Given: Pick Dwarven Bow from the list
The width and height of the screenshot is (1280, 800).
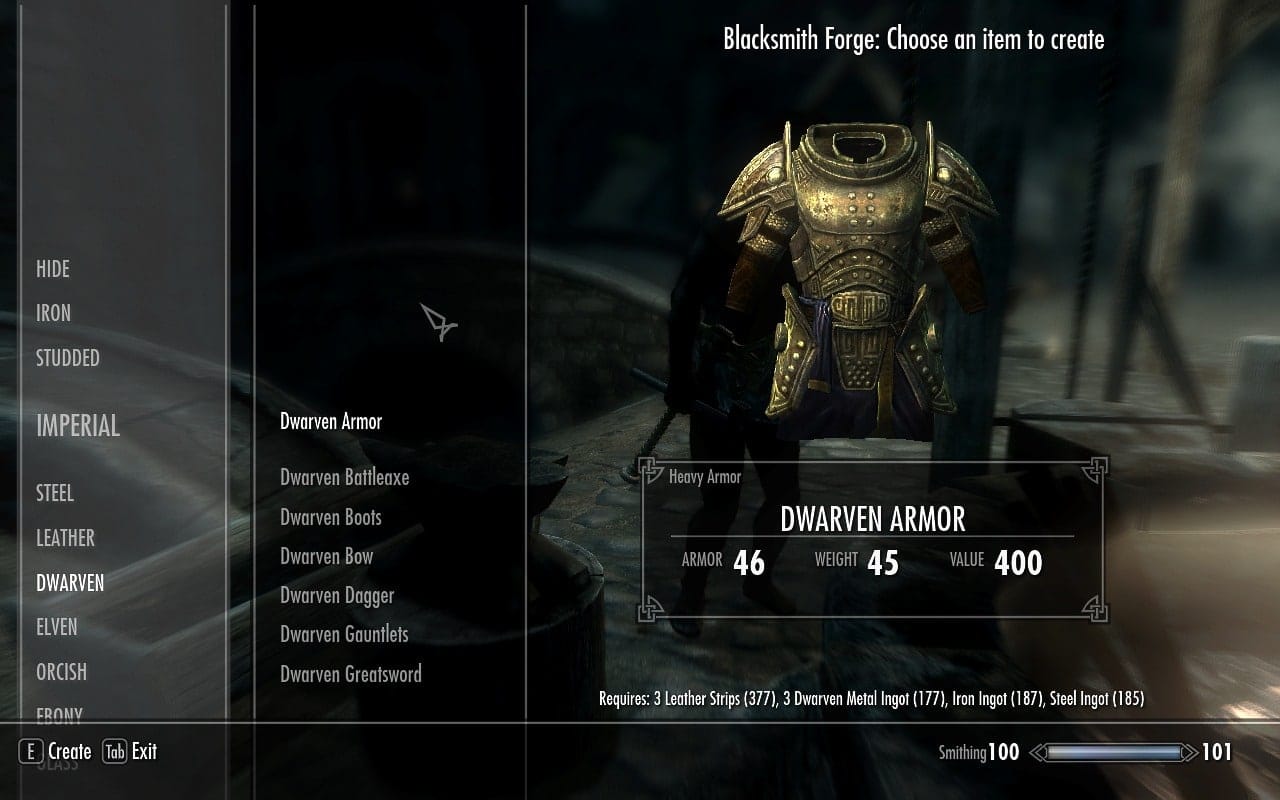Looking at the screenshot, I should click(326, 556).
